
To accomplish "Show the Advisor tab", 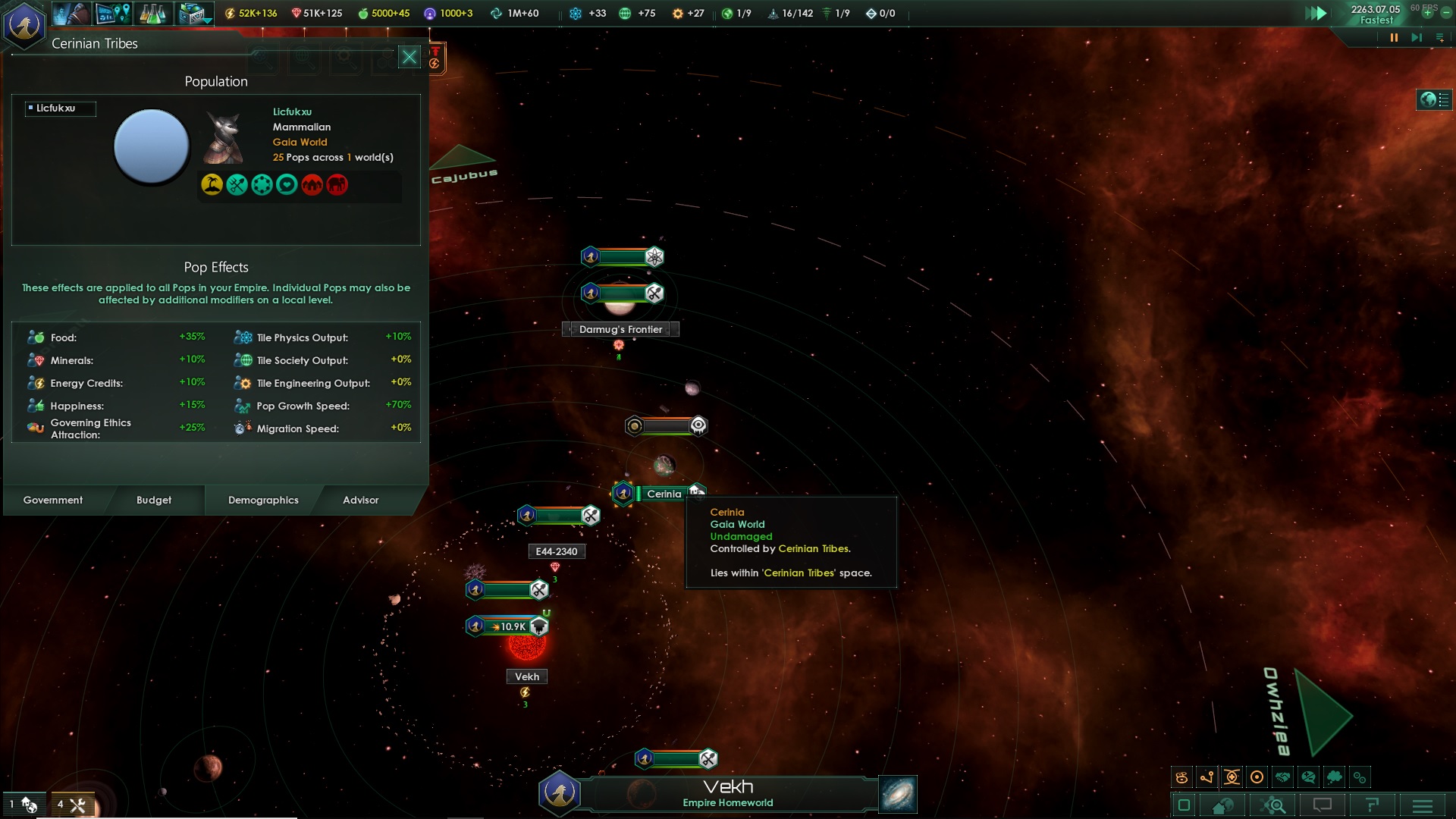I will click(360, 500).
